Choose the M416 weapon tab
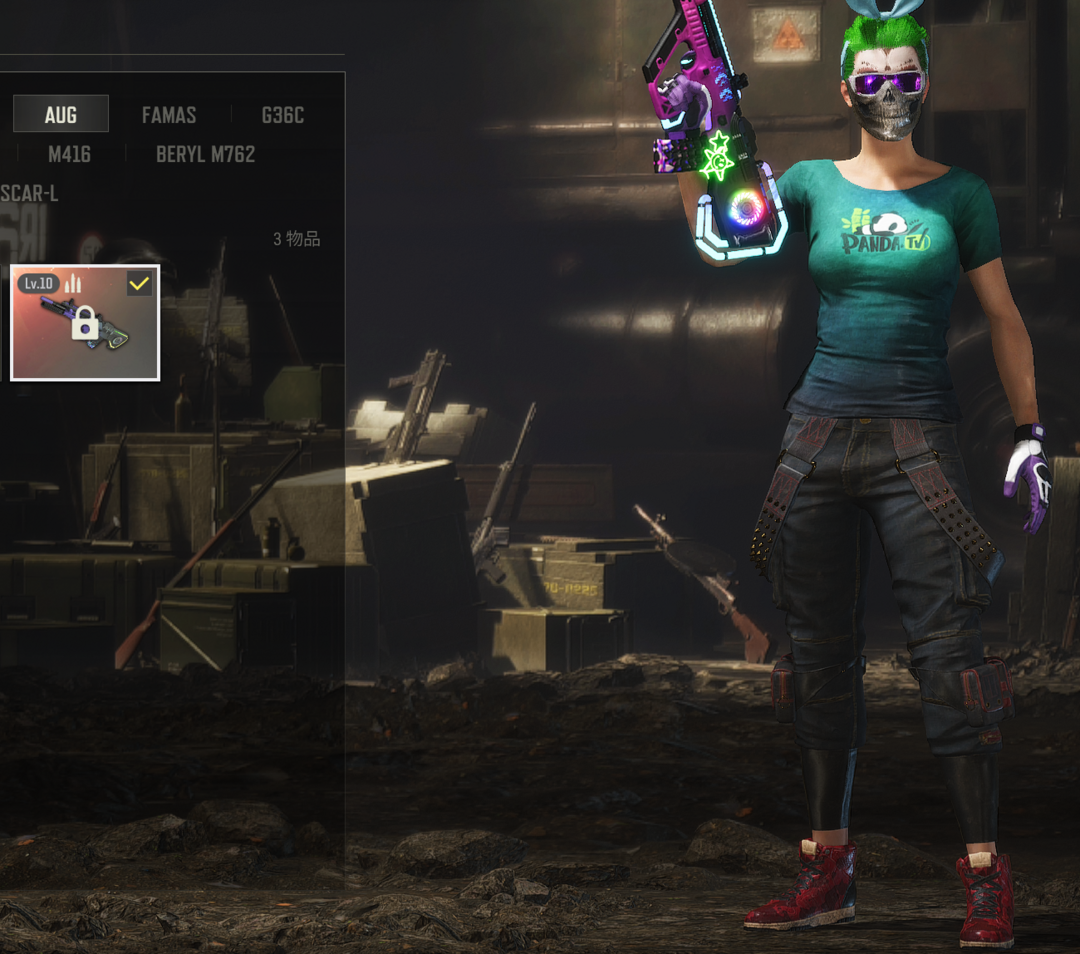The height and width of the screenshot is (954, 1080). [69, 154]
